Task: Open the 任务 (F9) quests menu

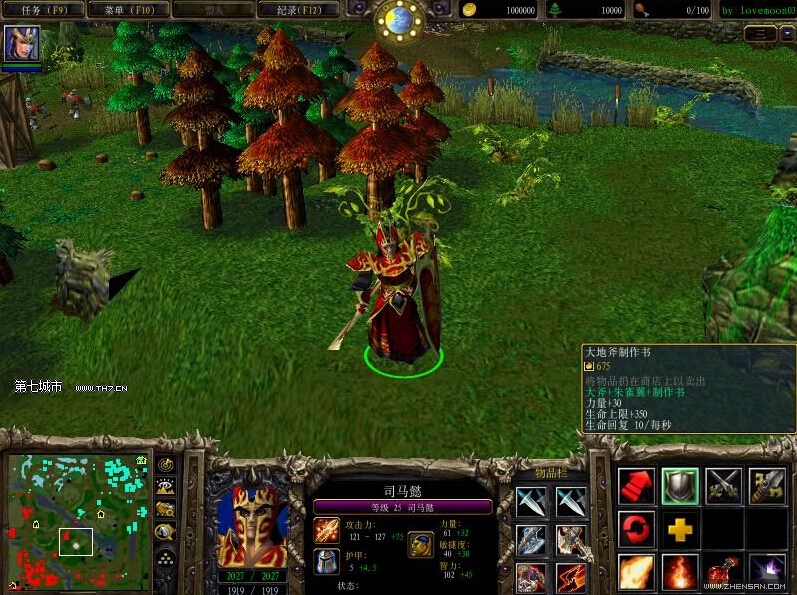Action: 43,10
